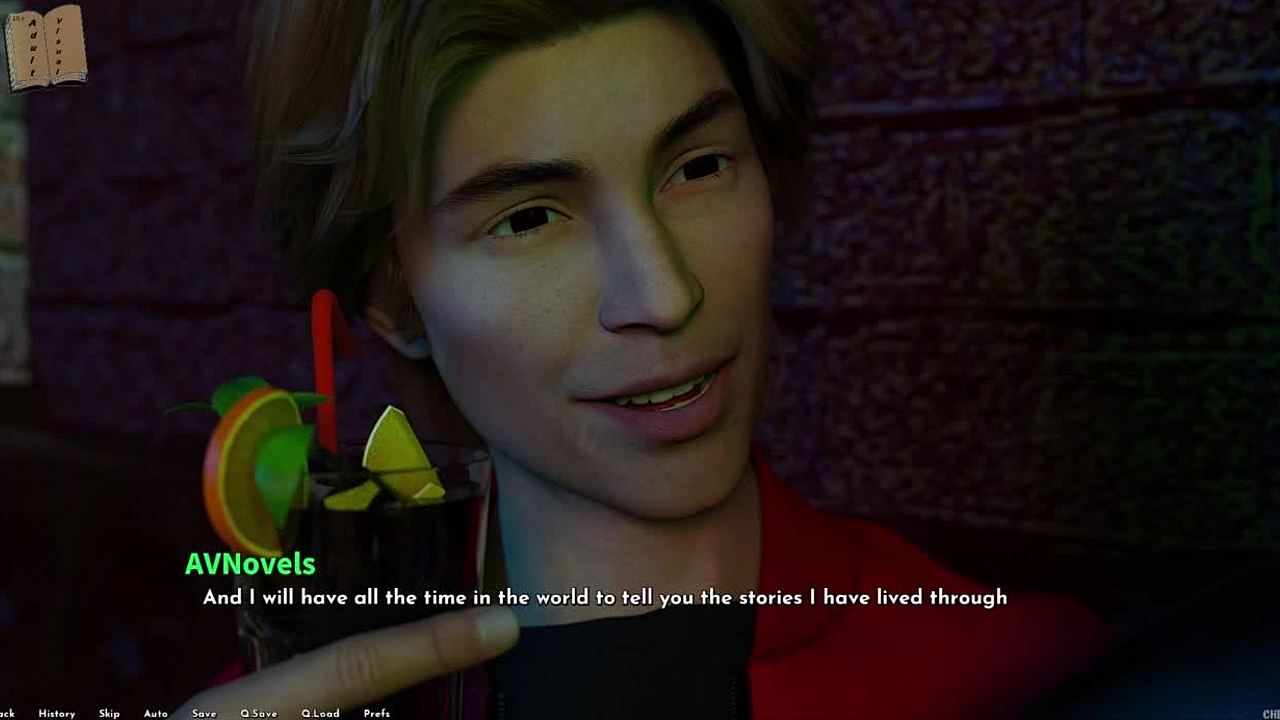Activate Skip mode
The image size is (1280, 720).
click(x=109, y=713)
